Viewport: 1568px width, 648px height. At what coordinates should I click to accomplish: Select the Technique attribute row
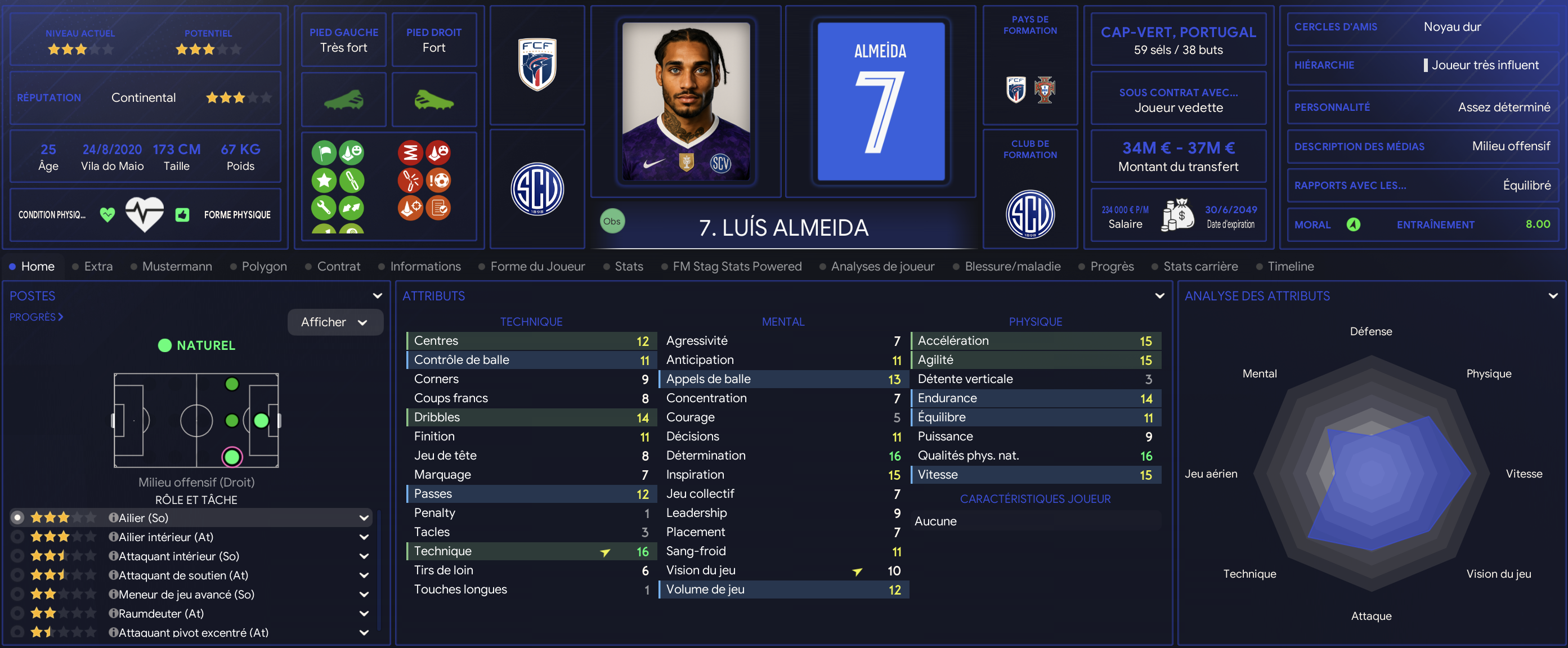(x=531, y=551)
